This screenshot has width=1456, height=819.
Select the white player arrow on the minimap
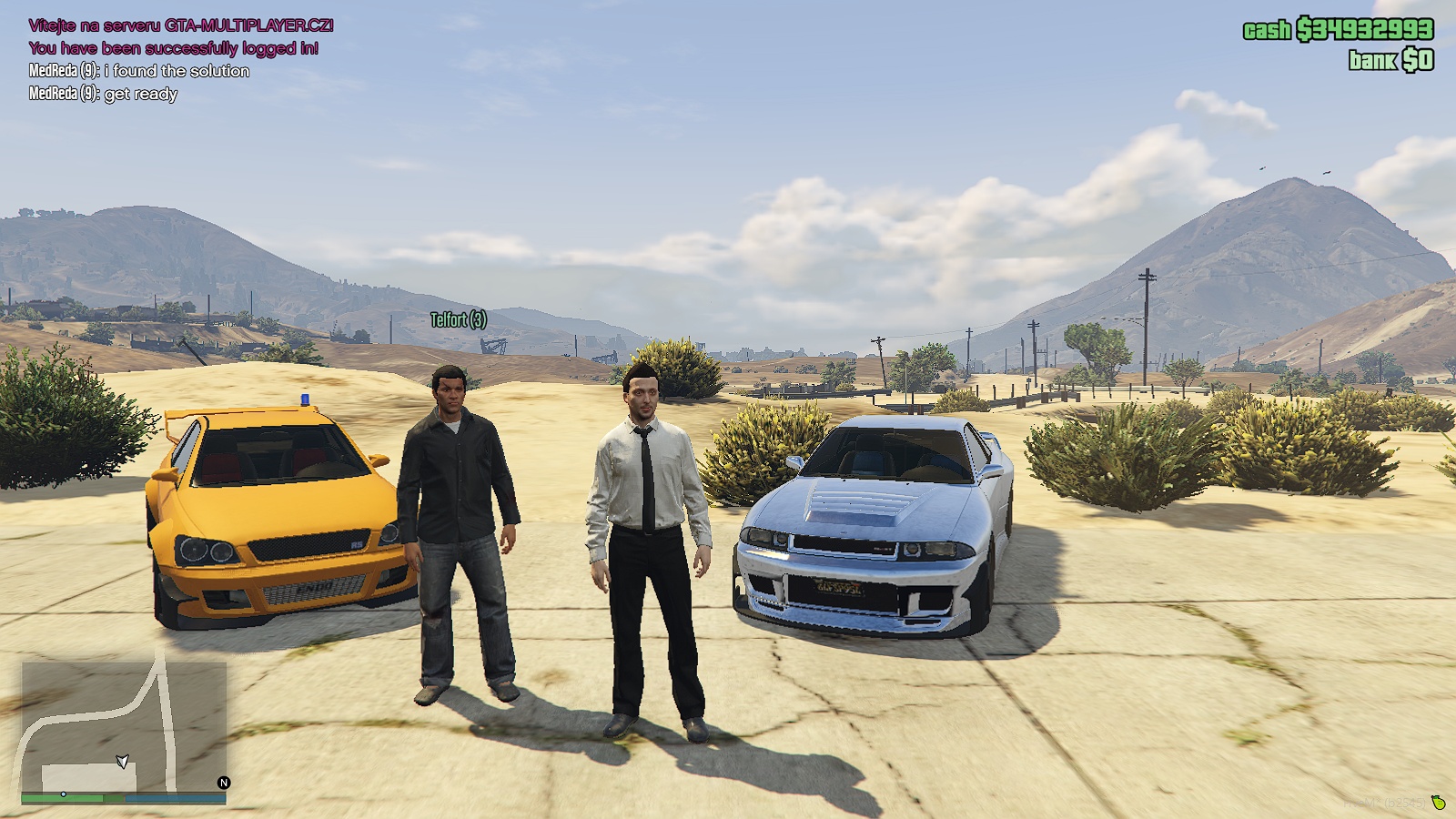(x=123, y=763)
